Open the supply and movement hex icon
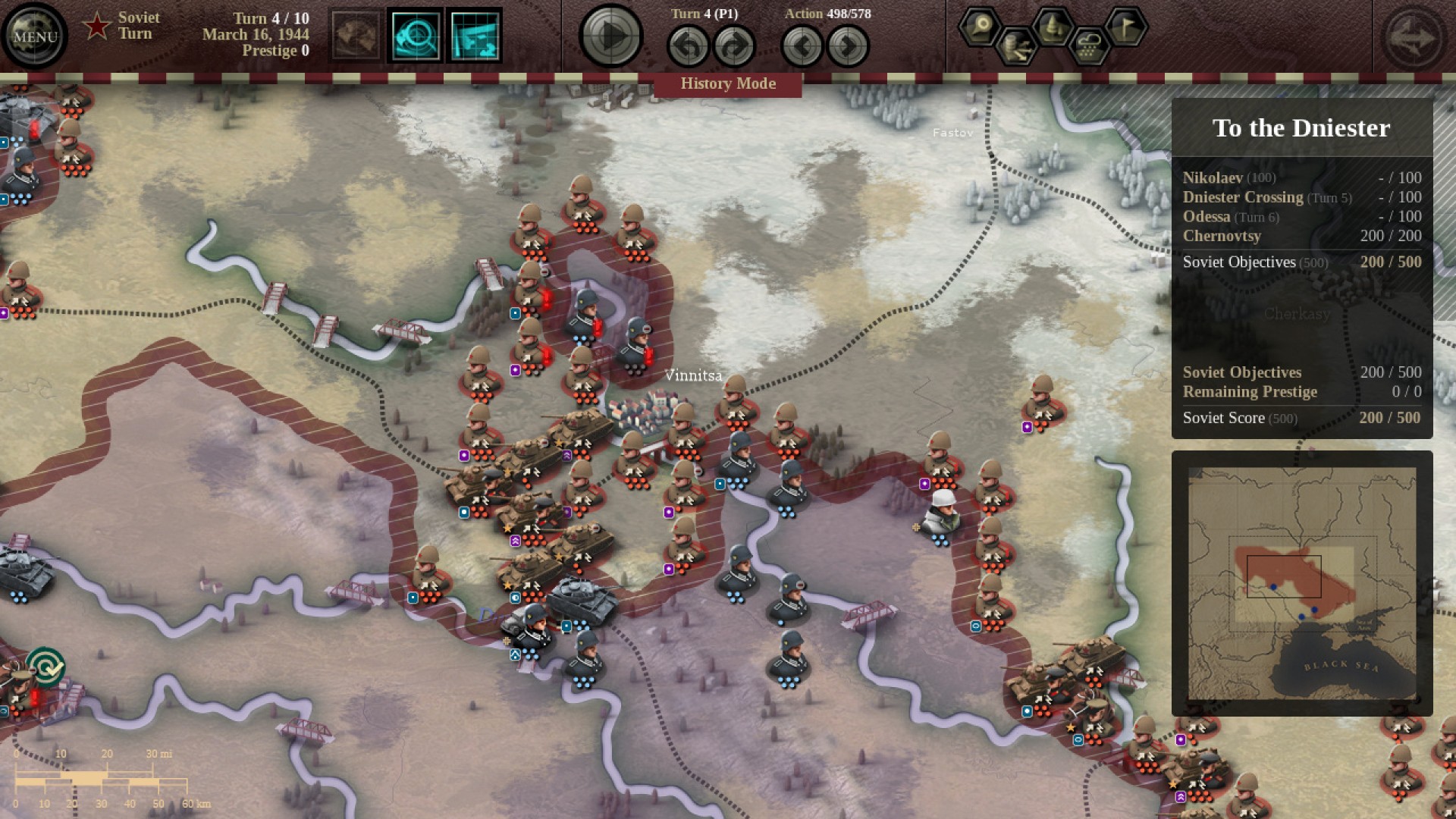Viewport: 1456px width, 819px height. (1016, 45)
